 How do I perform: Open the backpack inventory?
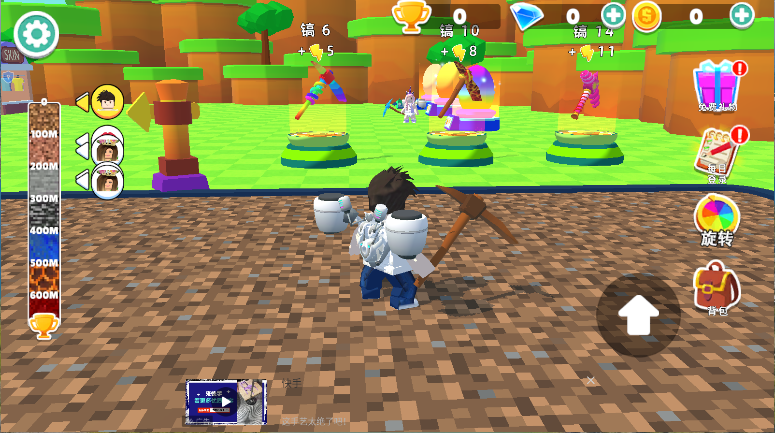pos(717,288)
